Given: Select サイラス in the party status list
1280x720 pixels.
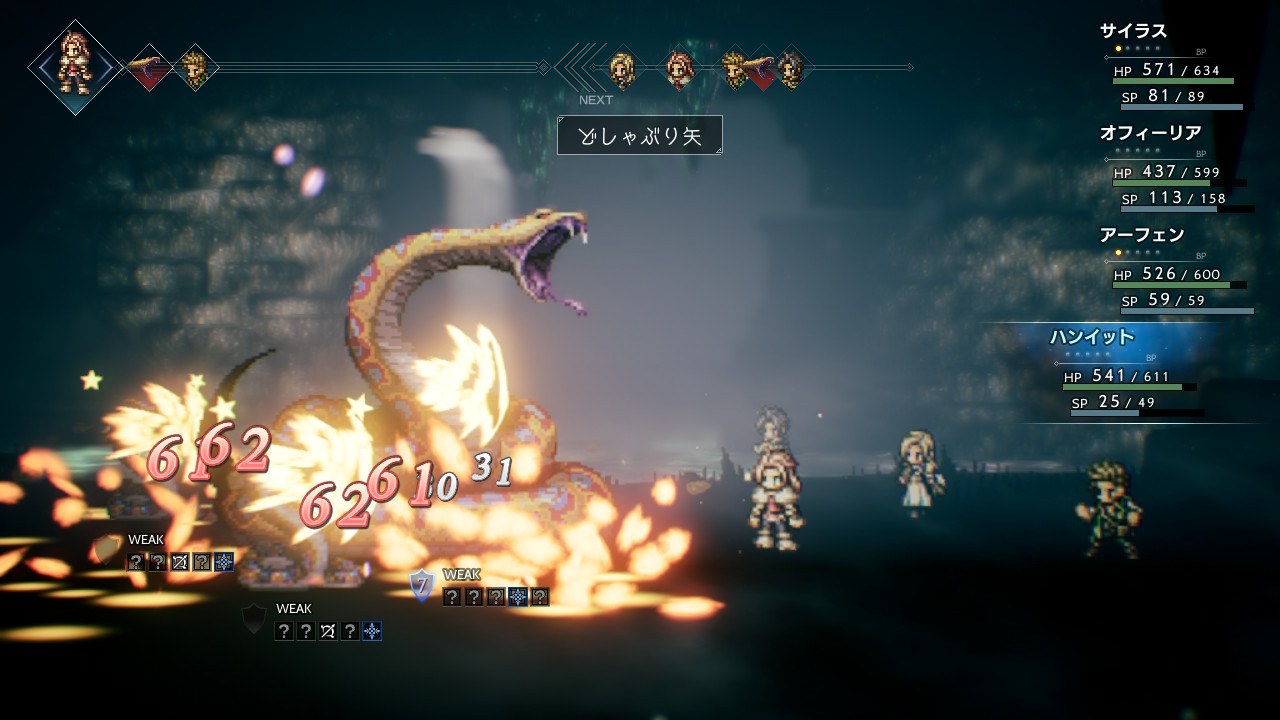Looking at the screenshot, I should [1133, 31].
